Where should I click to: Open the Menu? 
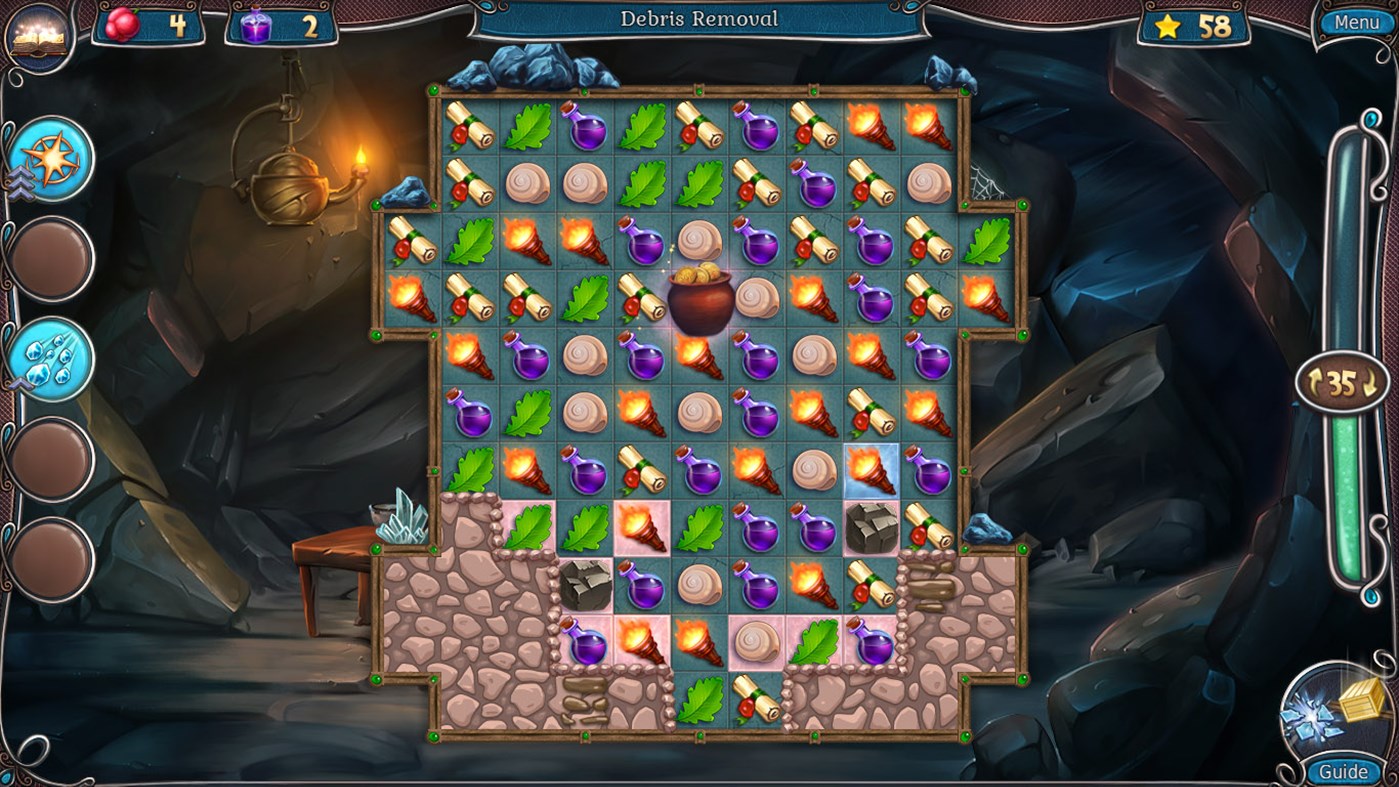(1356, 20)
